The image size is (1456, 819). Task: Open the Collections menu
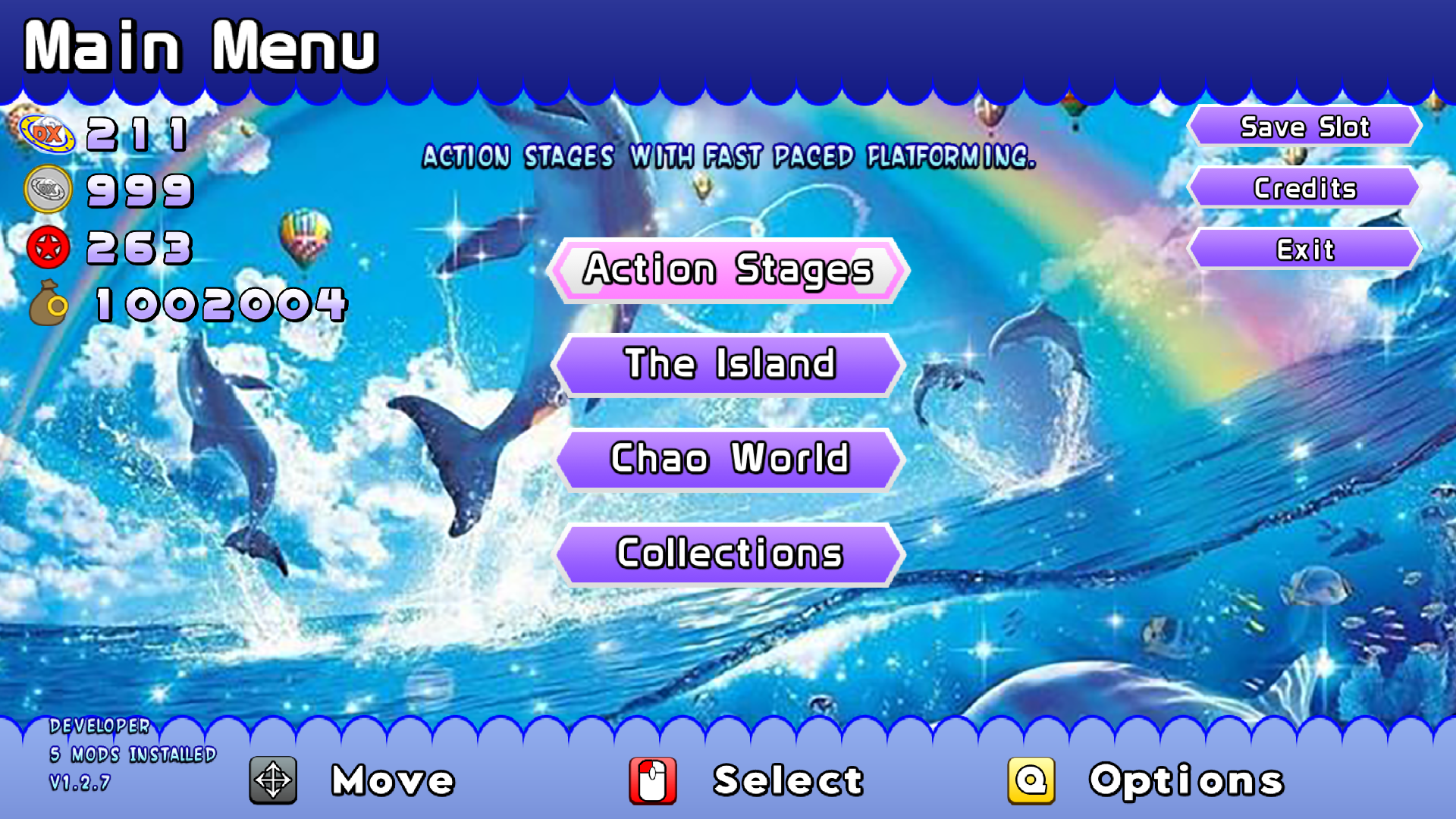click(x=728, y=554)
